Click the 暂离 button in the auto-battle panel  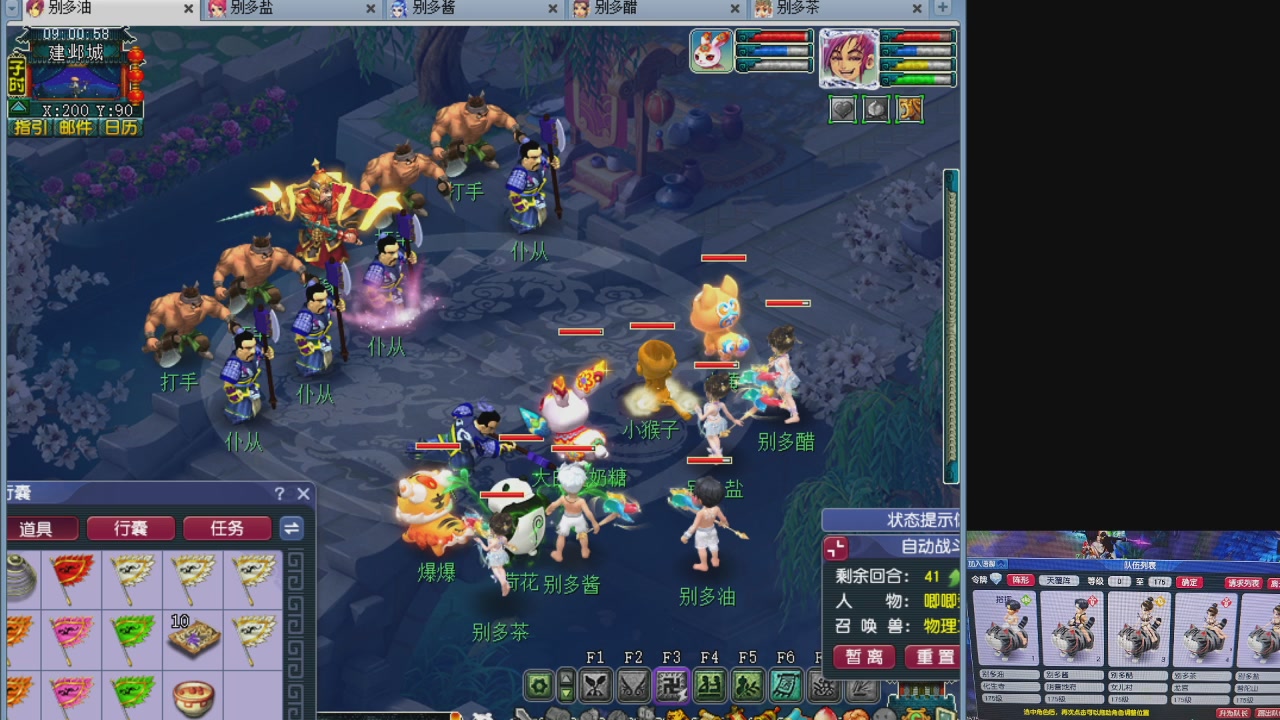[x=862, y=657]
